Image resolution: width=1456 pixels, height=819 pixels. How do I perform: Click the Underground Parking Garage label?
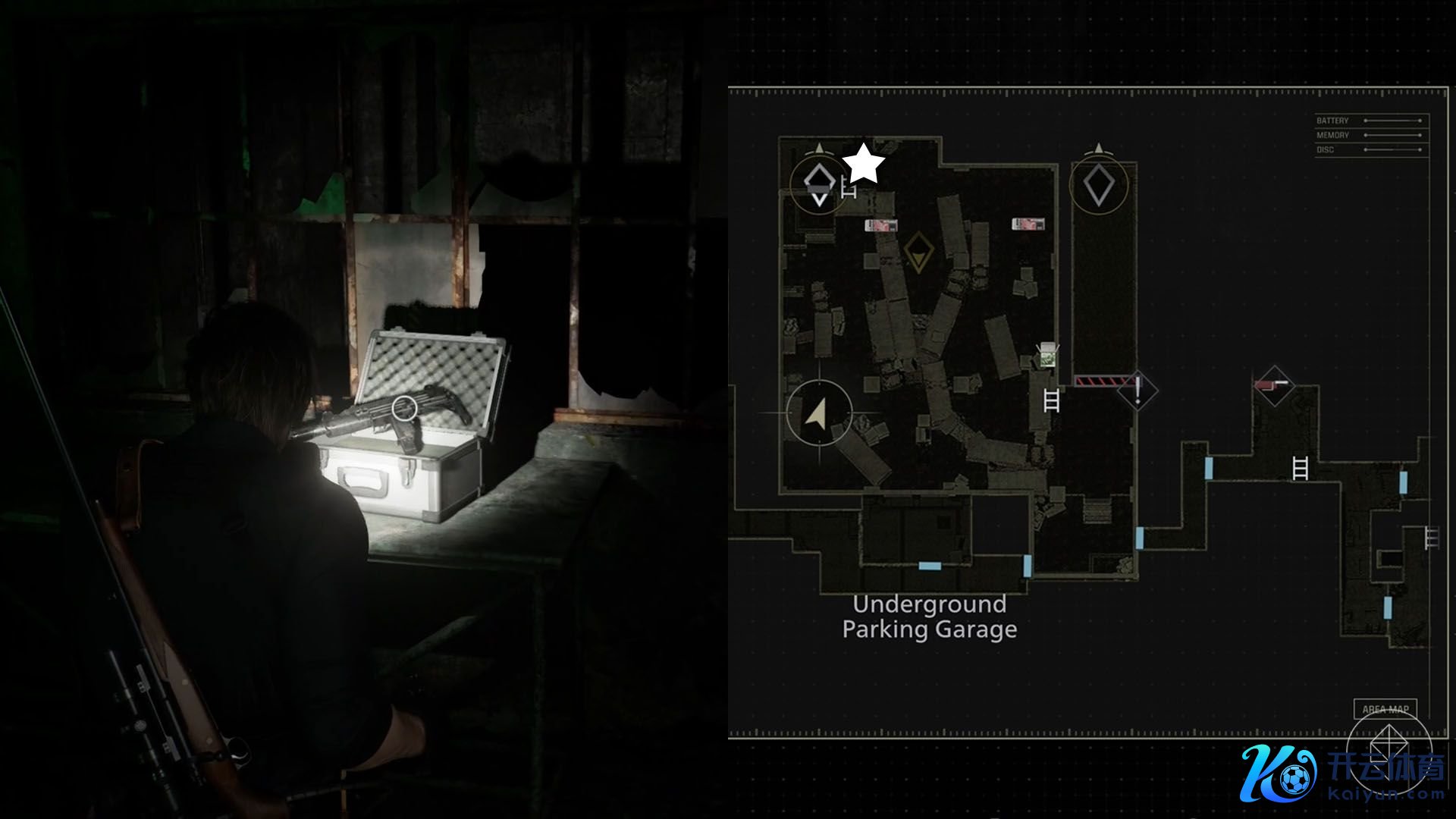pyautogui.click(x=930, y=617)
